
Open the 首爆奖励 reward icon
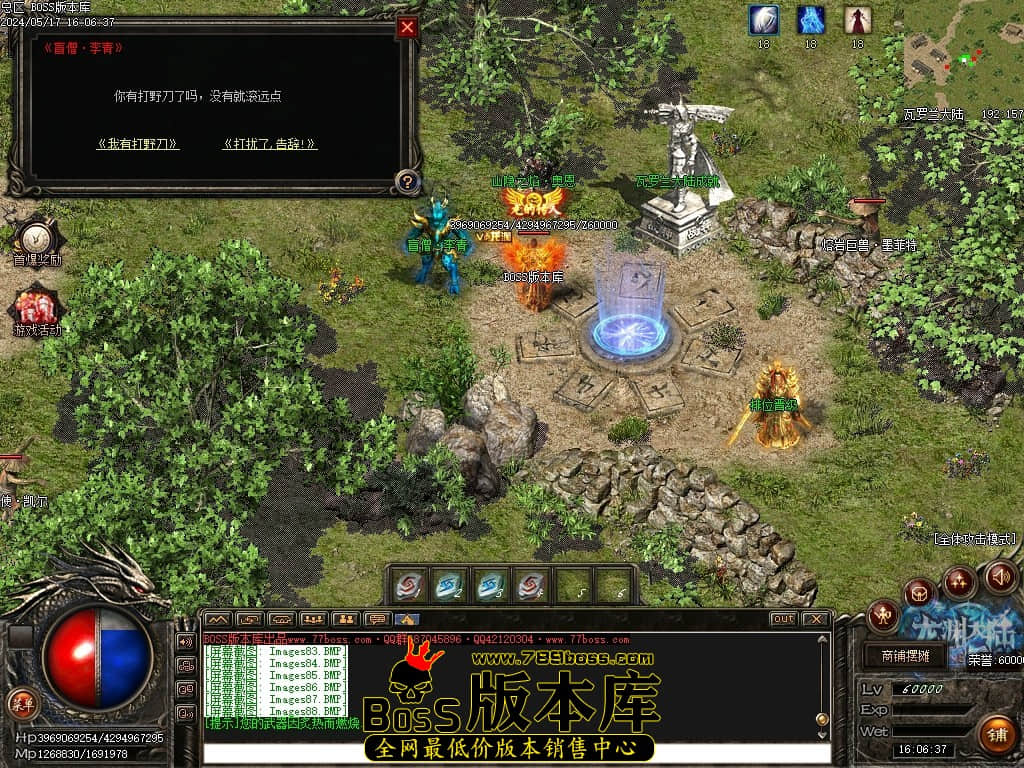coord(37,238)
